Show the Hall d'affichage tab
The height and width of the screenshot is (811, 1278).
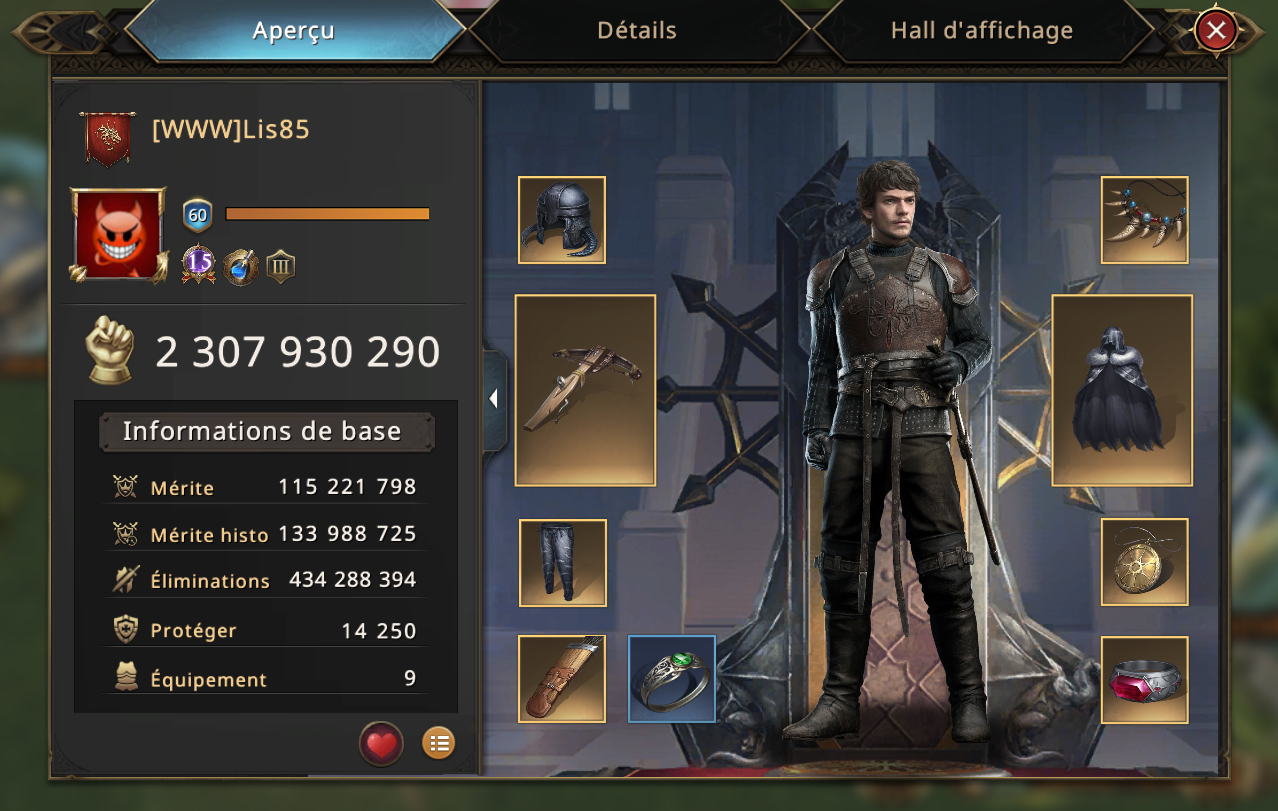(981, 31)
